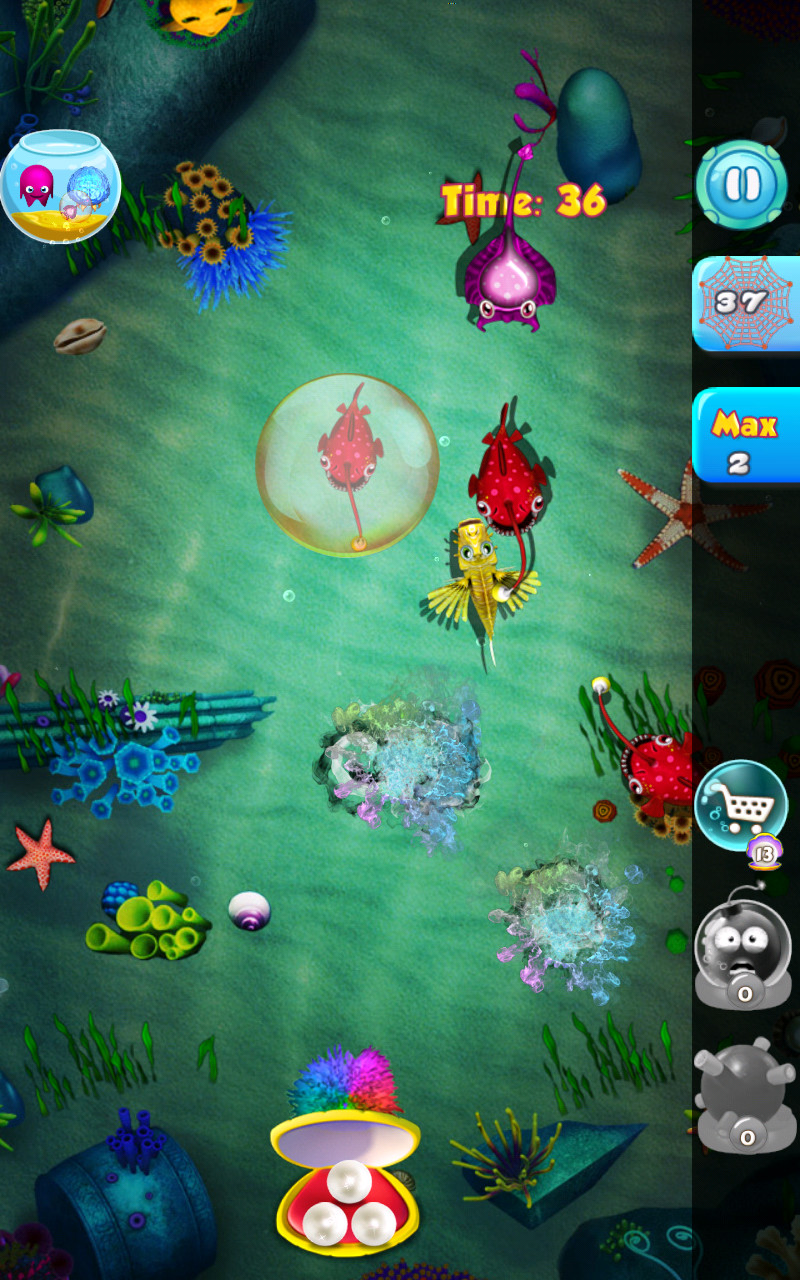Tap the Max 2 panel

[x=746, y=436]
